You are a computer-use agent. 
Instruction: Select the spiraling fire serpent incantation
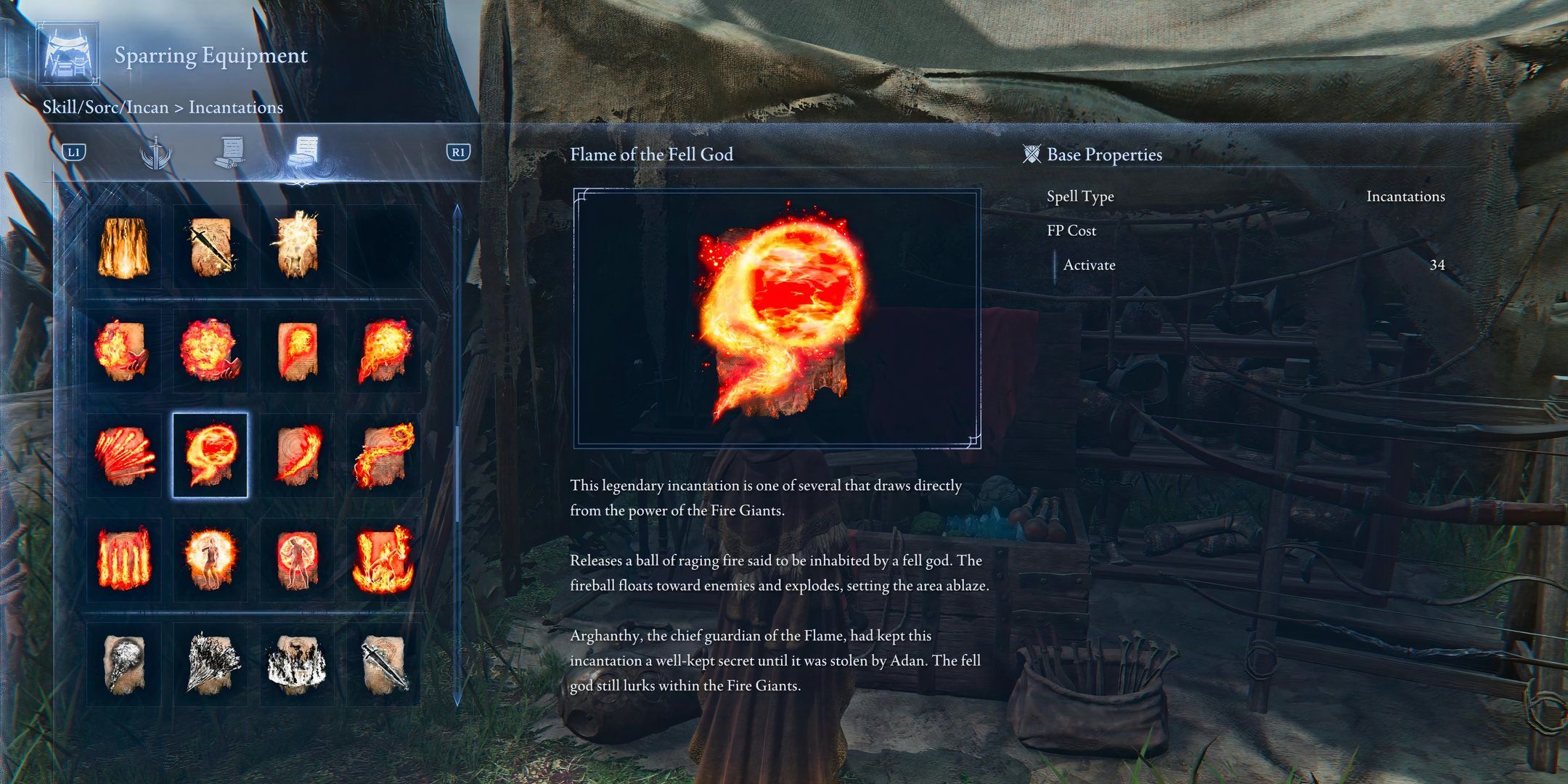click(383, 455)
